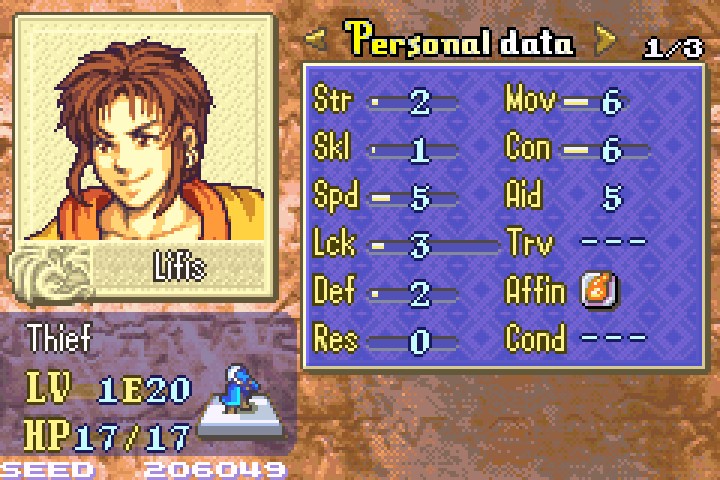
Task: Go to the next page with the right arrow
Action: (605, 41)
